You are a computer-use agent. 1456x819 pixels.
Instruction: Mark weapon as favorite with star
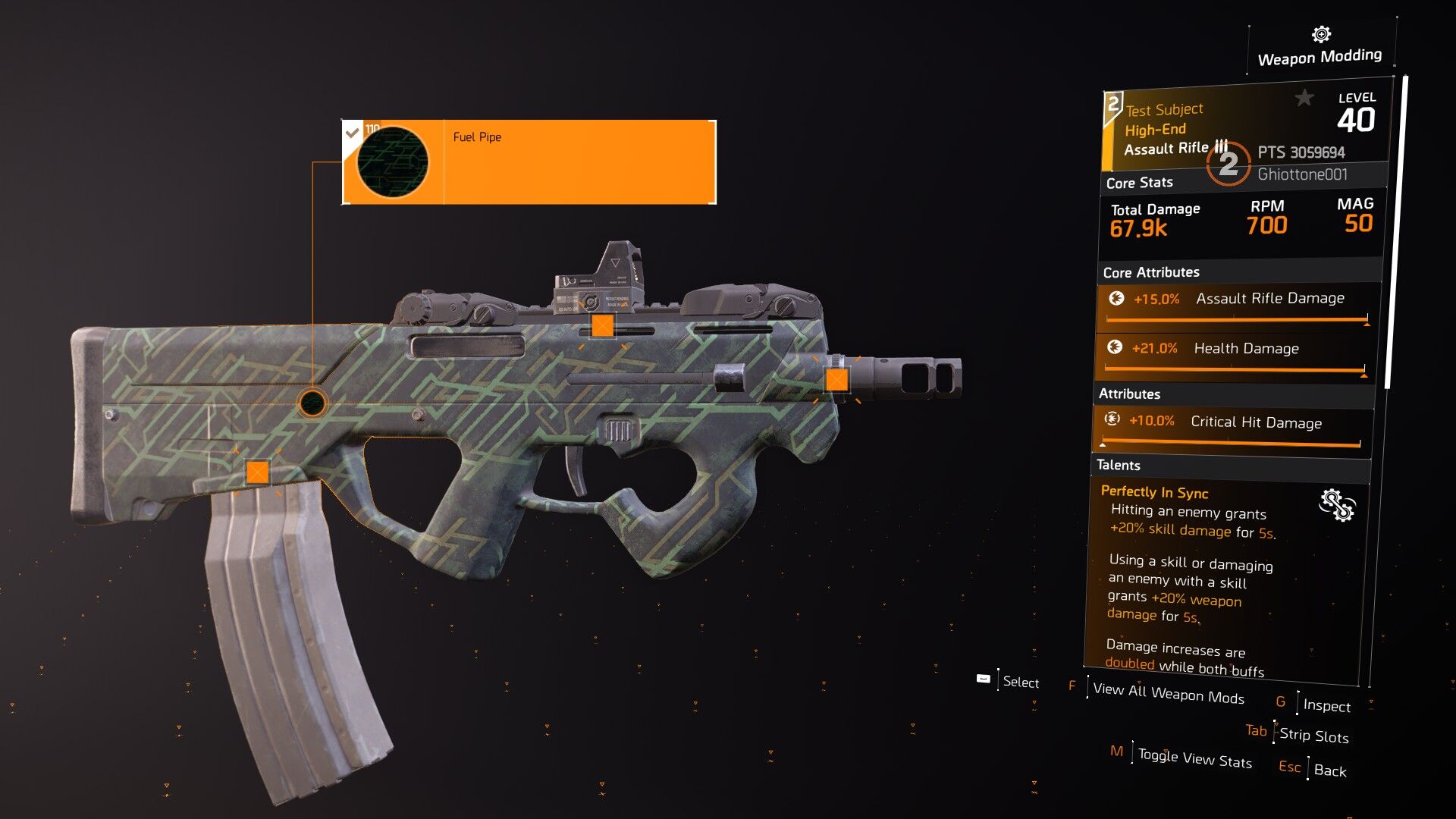(x=1304, y=98)
